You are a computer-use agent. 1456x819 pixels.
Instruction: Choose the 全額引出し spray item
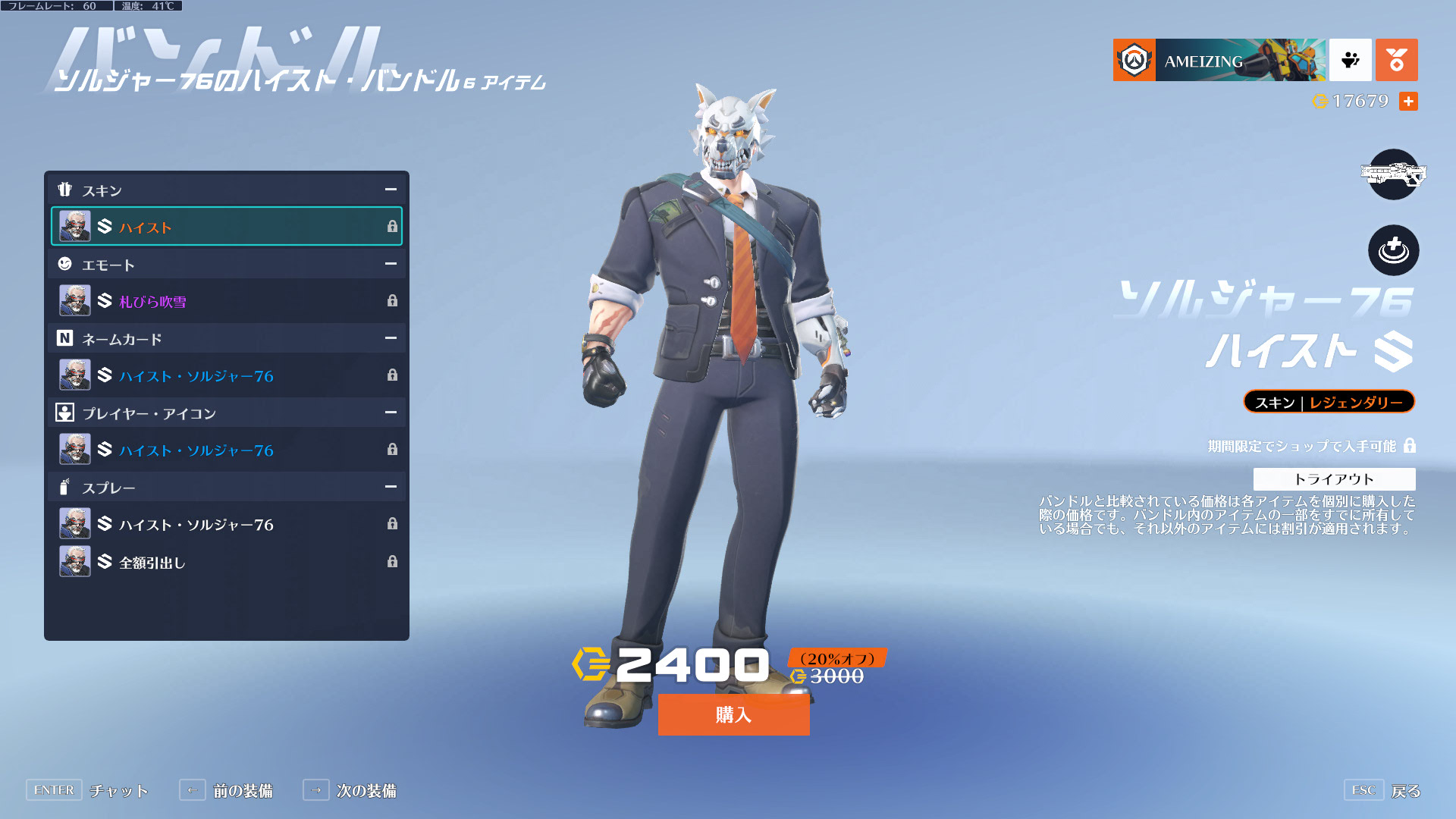(x=226, y=562)
